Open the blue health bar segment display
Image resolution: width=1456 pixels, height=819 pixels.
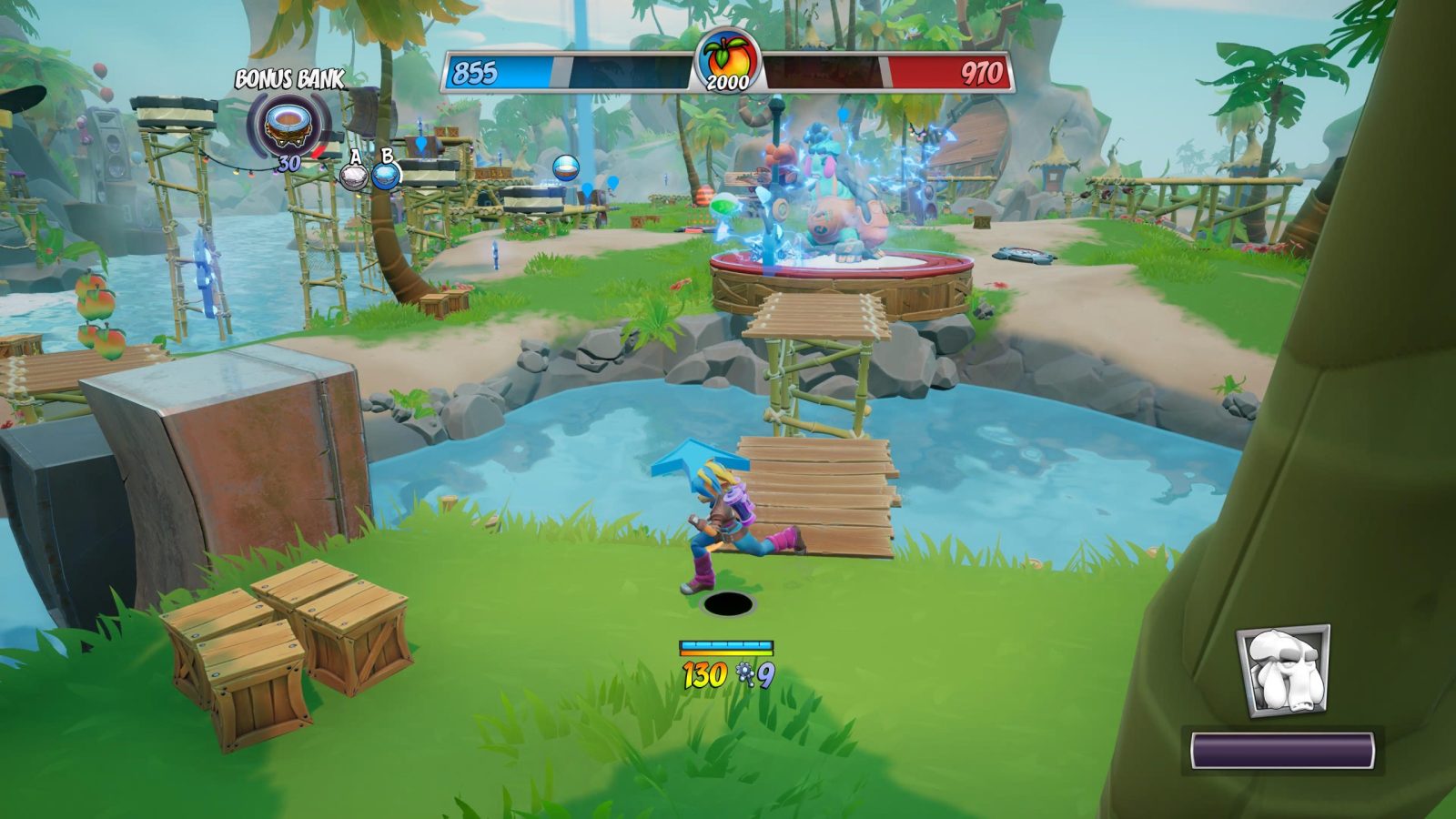(x=726, y=644)
